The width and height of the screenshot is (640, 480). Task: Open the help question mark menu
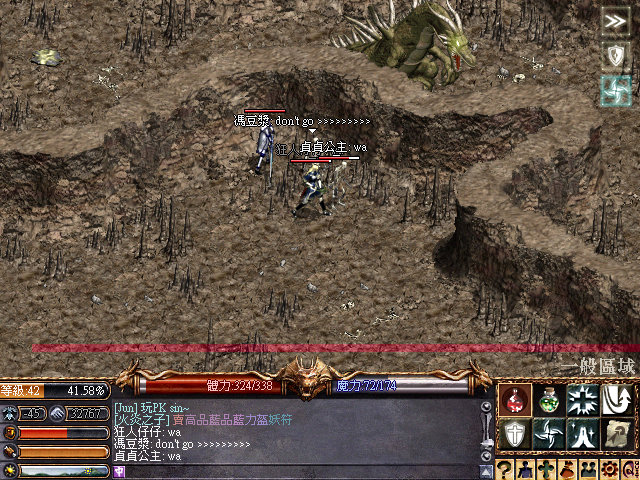tap(505, 471)
